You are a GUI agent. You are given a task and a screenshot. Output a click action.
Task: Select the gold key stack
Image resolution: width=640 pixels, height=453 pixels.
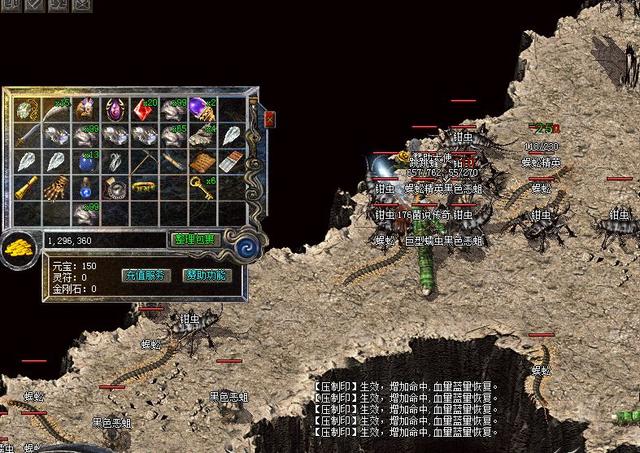202,186
